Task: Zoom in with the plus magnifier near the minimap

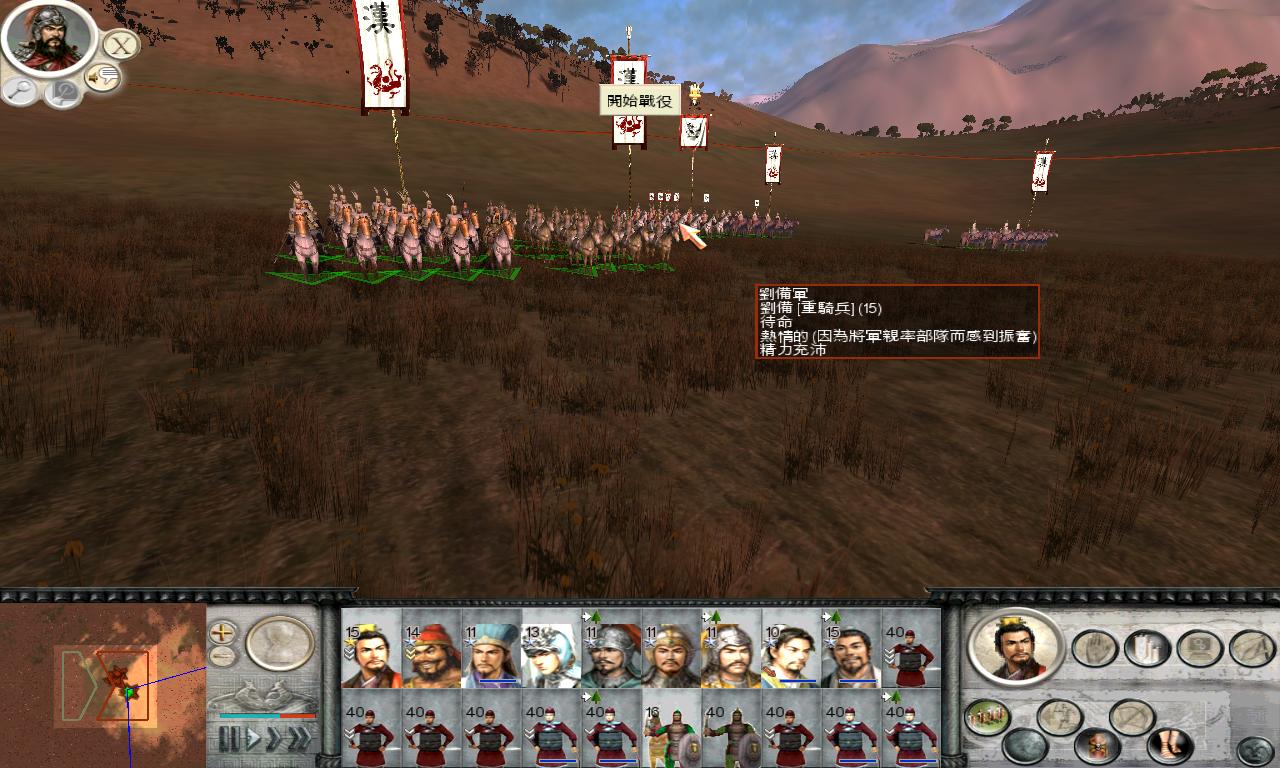Action: coord(220,634)
